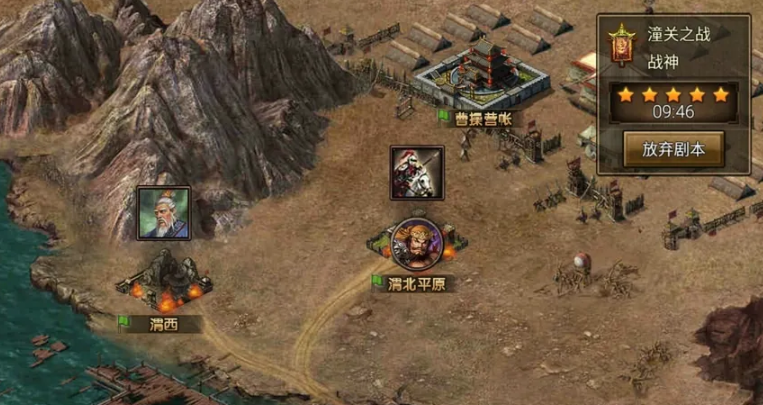Choose the 渭北平原 location label
The image size is (763, 405).
pyautogui.click(x=416, y=283)
